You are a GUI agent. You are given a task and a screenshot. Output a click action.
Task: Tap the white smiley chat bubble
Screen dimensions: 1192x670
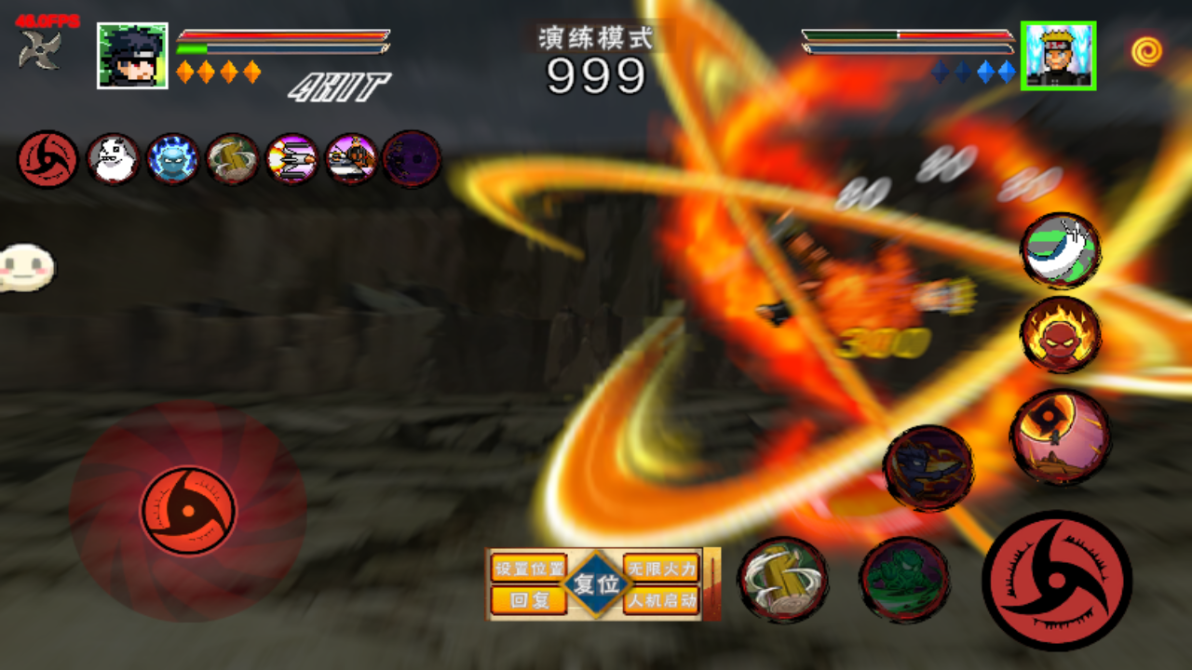click(x=25, y=267)
